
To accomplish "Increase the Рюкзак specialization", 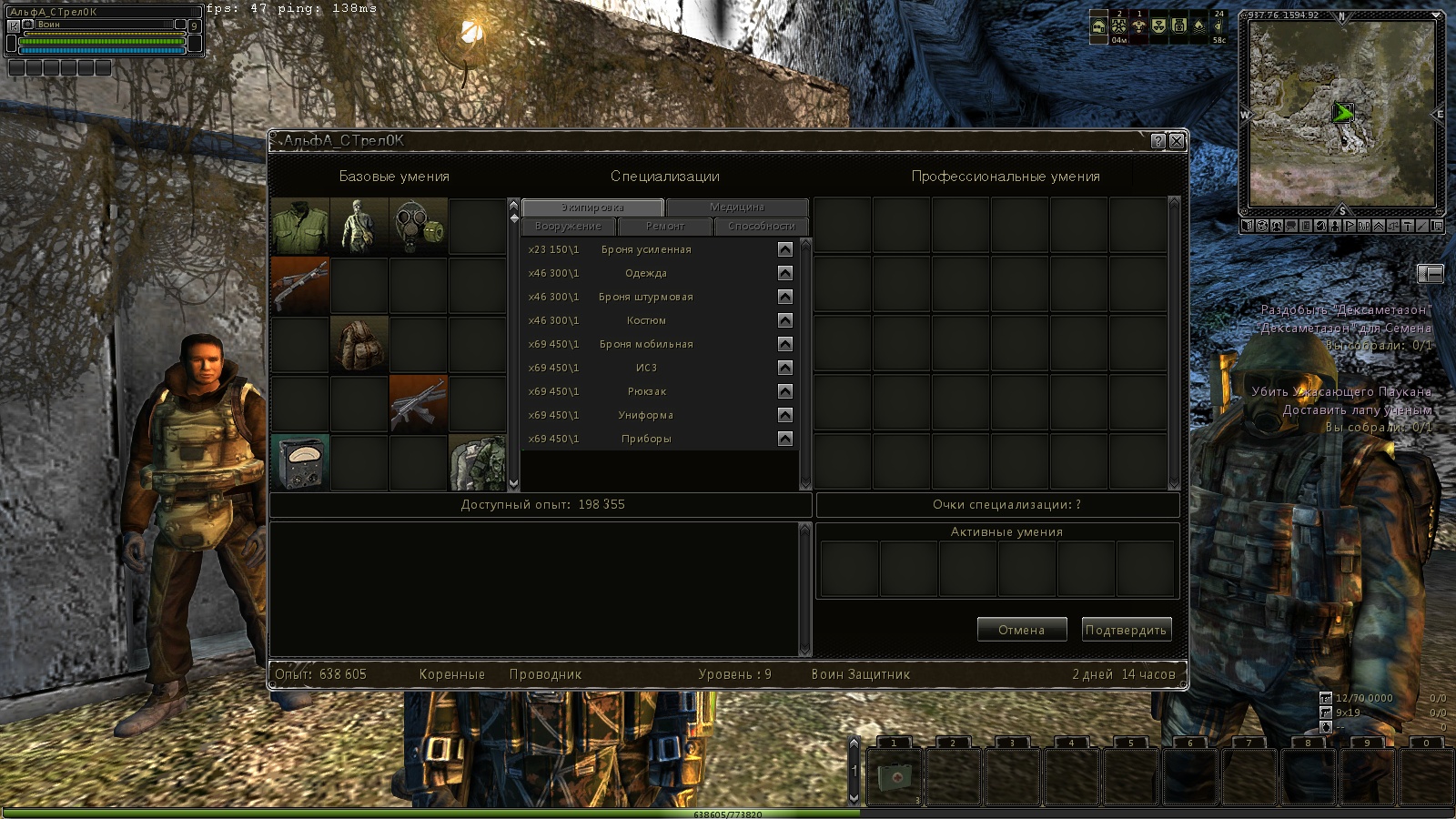I will coord(785,391).
